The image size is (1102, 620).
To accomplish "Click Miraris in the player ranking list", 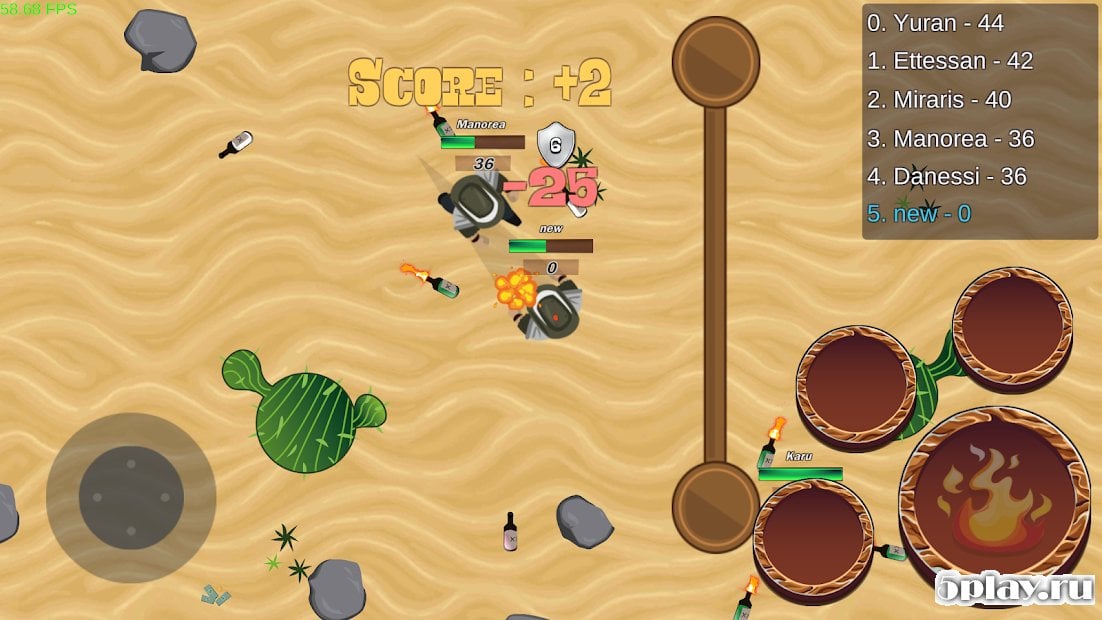I will [x=938, y=100].
